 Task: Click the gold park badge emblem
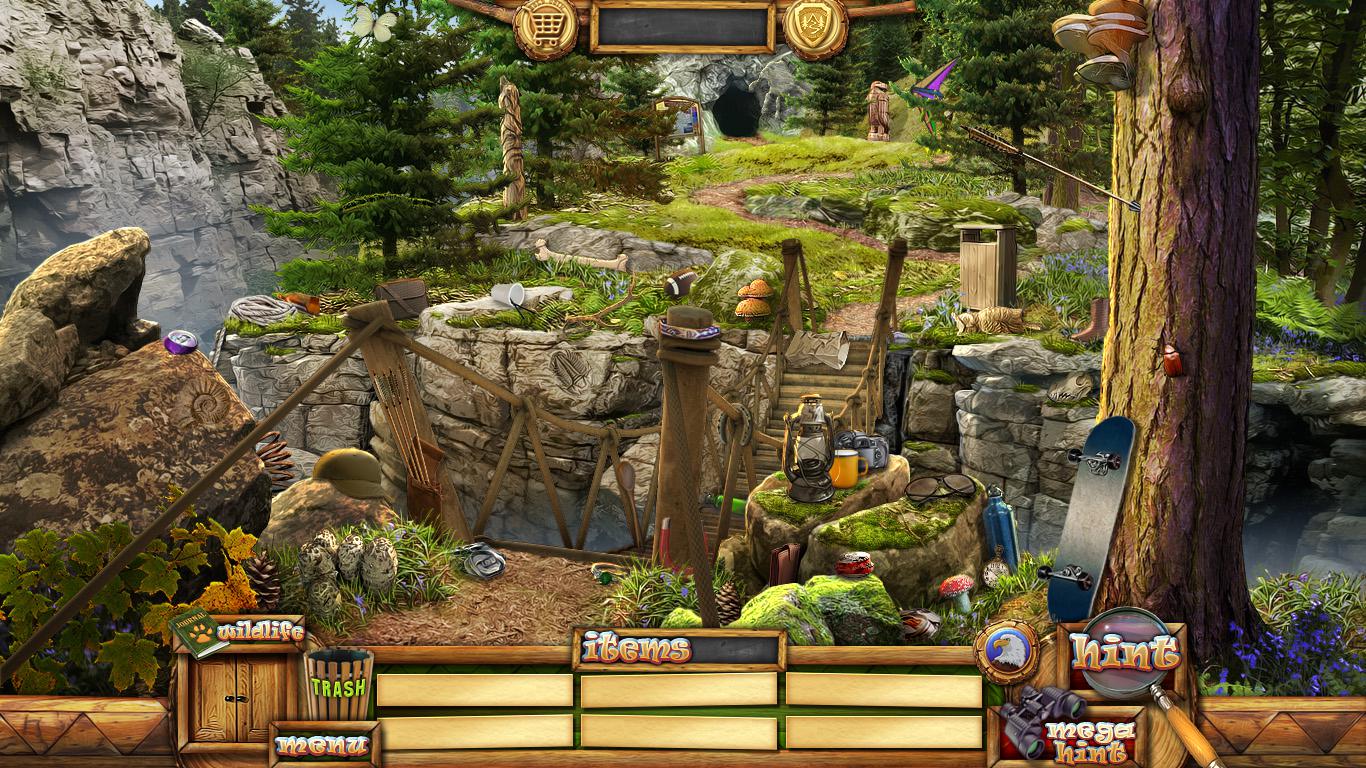click(x=815, y=27)
